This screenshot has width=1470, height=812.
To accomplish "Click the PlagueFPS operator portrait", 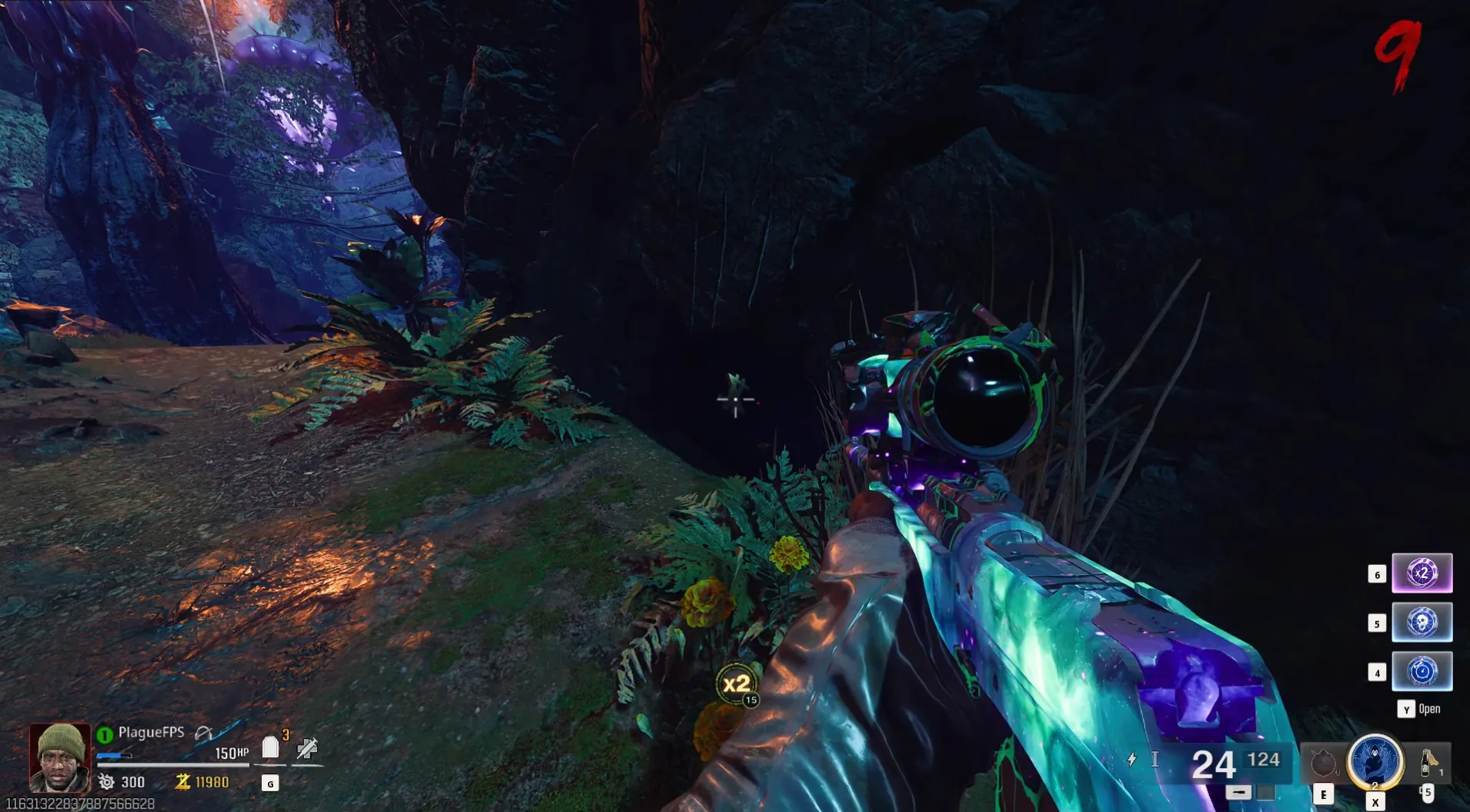I will 60,757.
